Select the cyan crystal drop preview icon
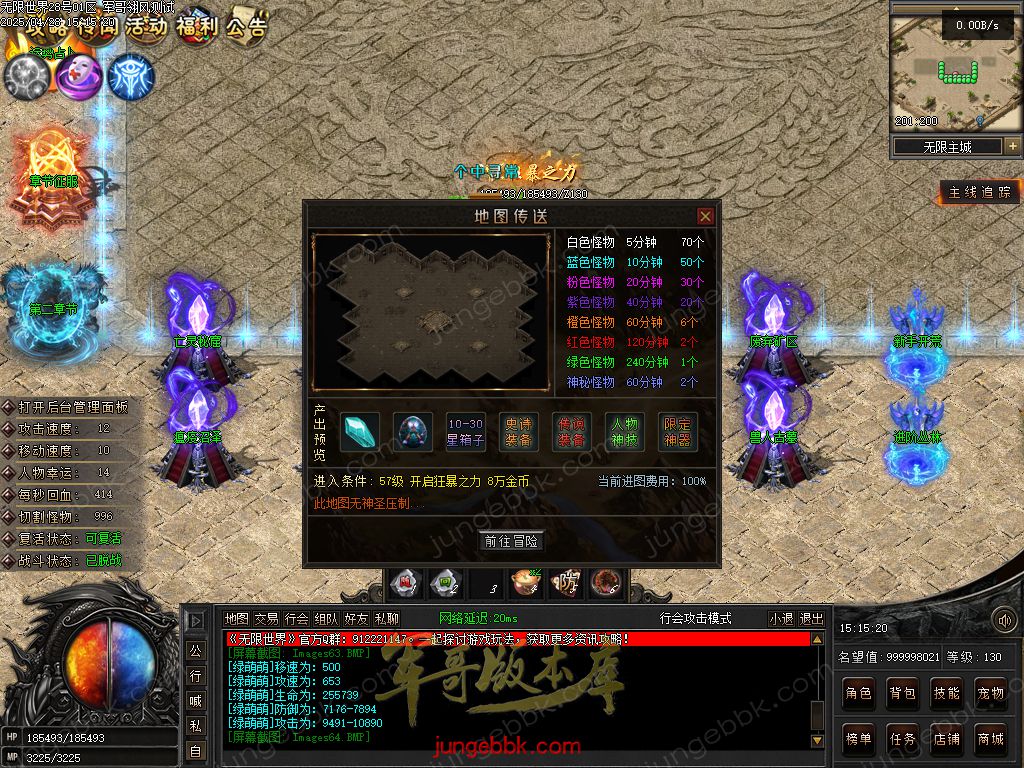Image resolution: width=1024 pixels, height=768 pixels. [x=358, y=432]
